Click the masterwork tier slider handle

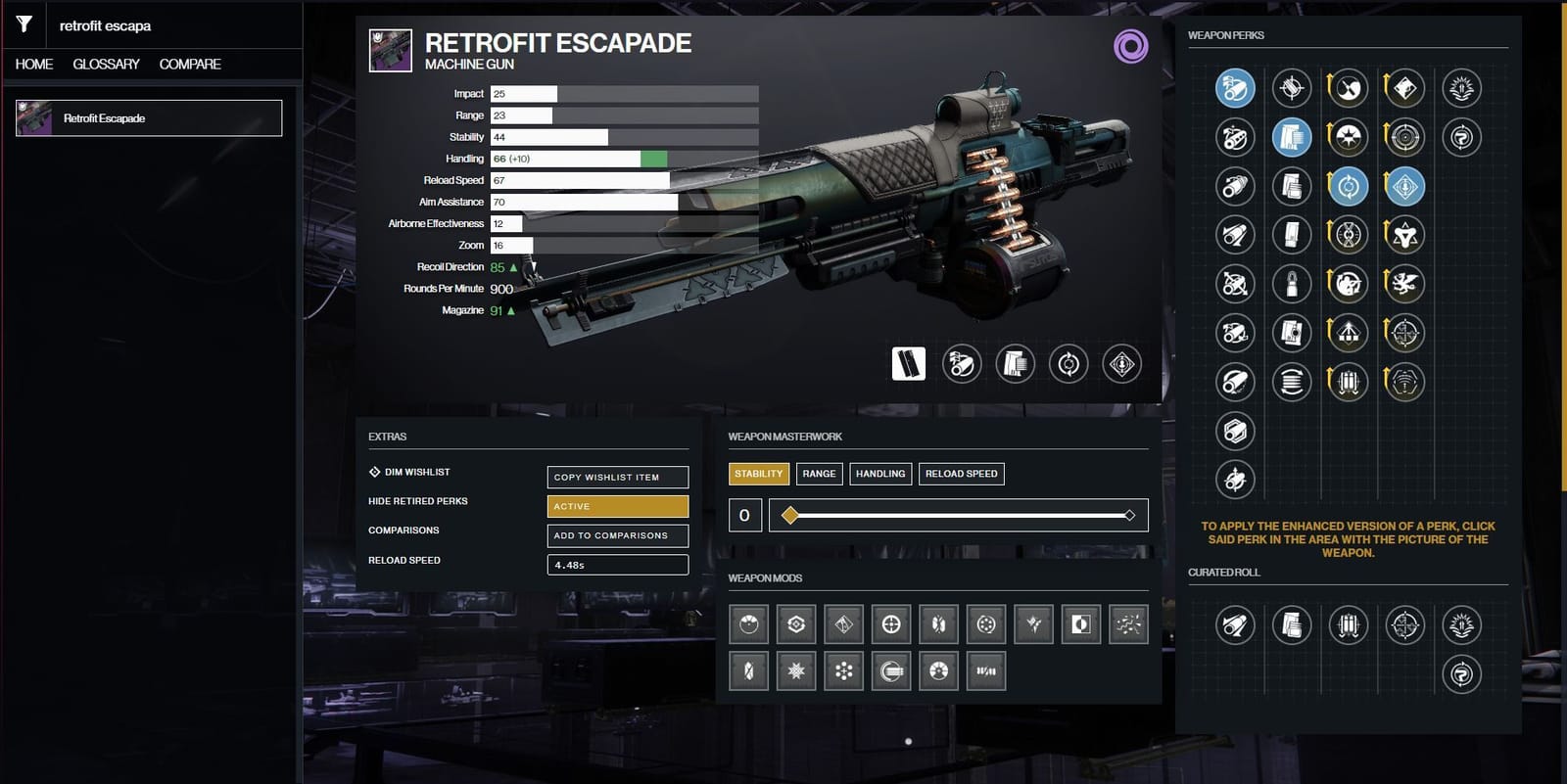pyautogui.click(x=788, y=514)
